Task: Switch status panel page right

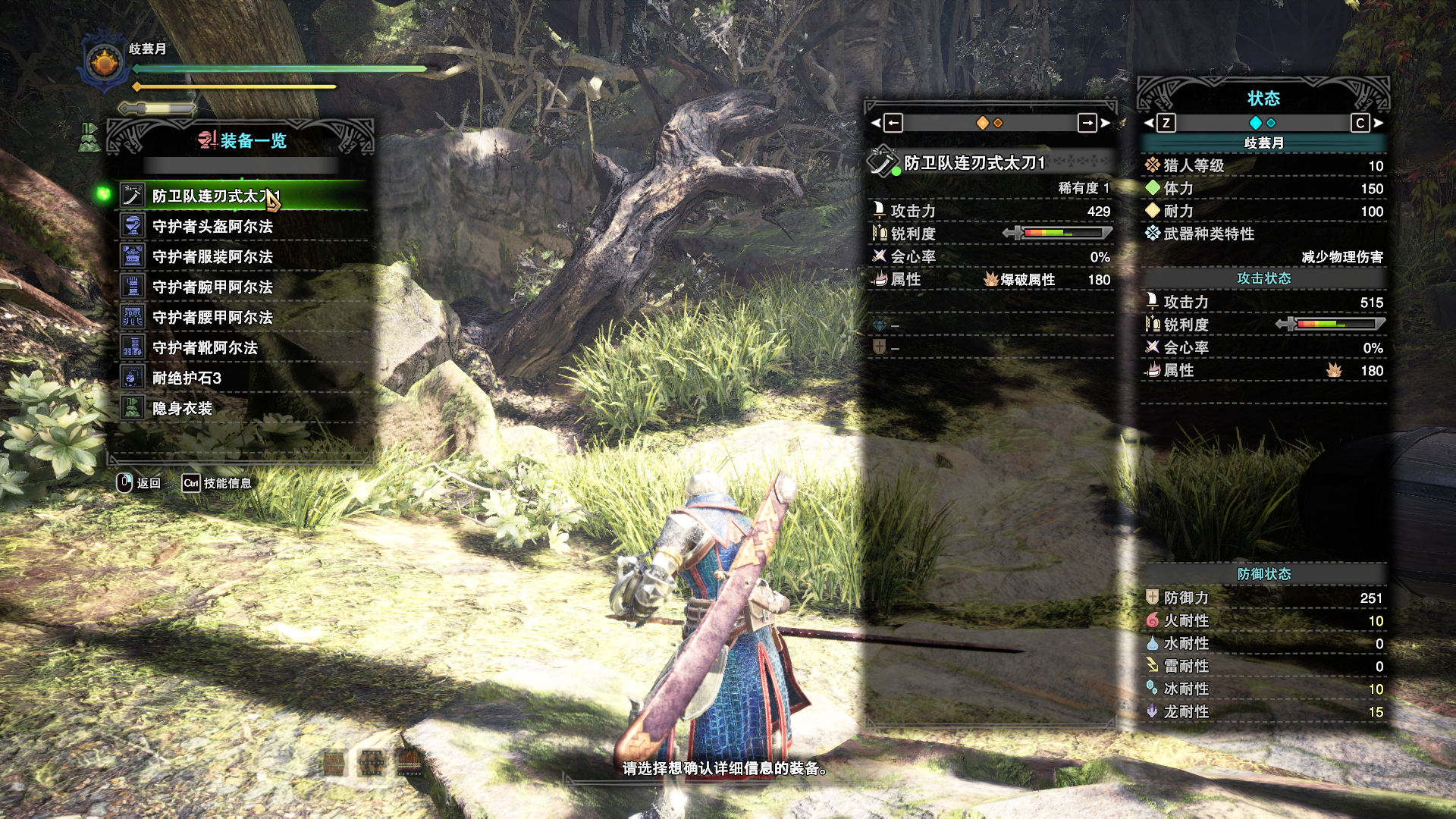Action: point(1361,123)
